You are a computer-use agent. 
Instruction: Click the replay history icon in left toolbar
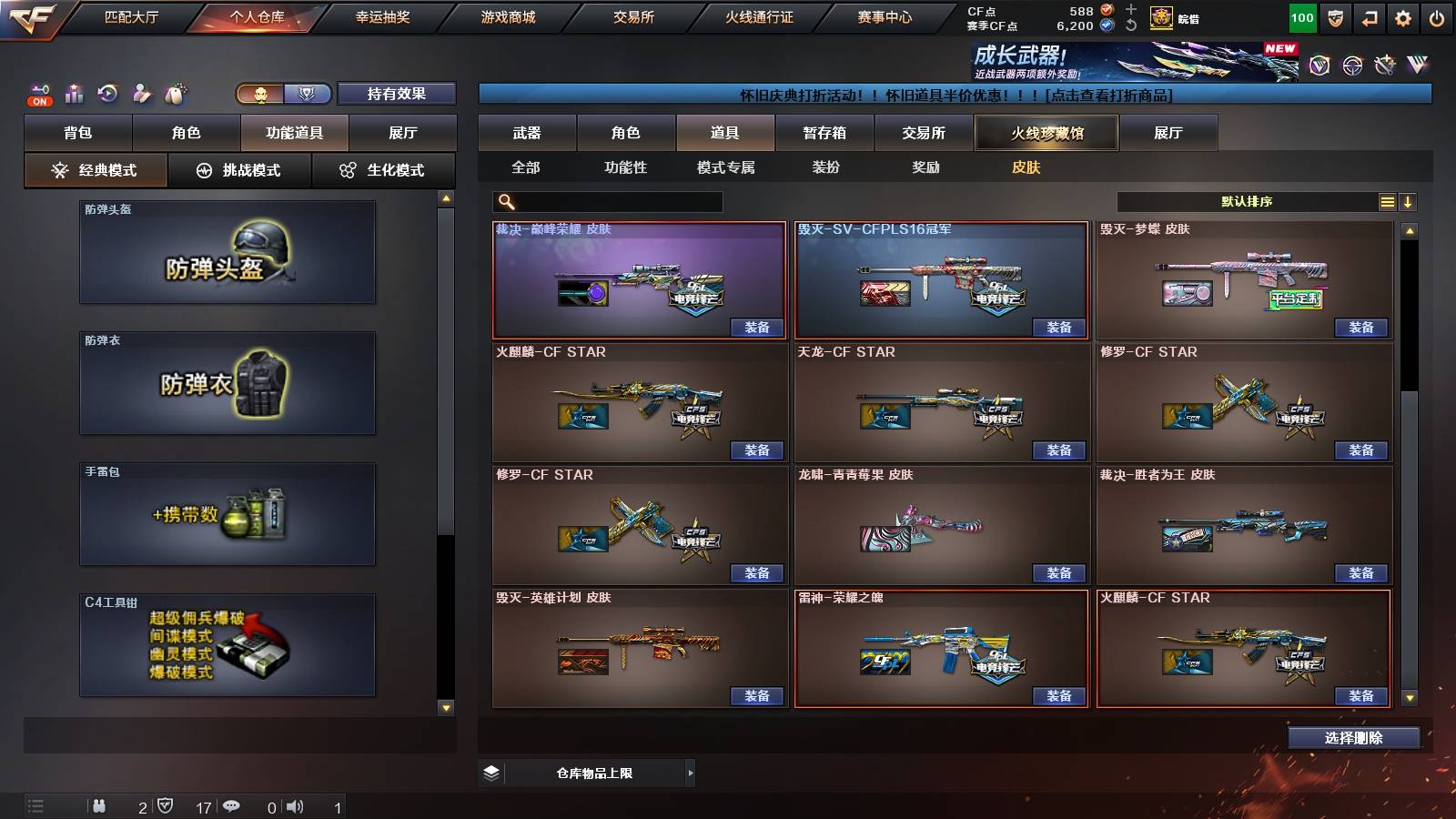(107, 93)
